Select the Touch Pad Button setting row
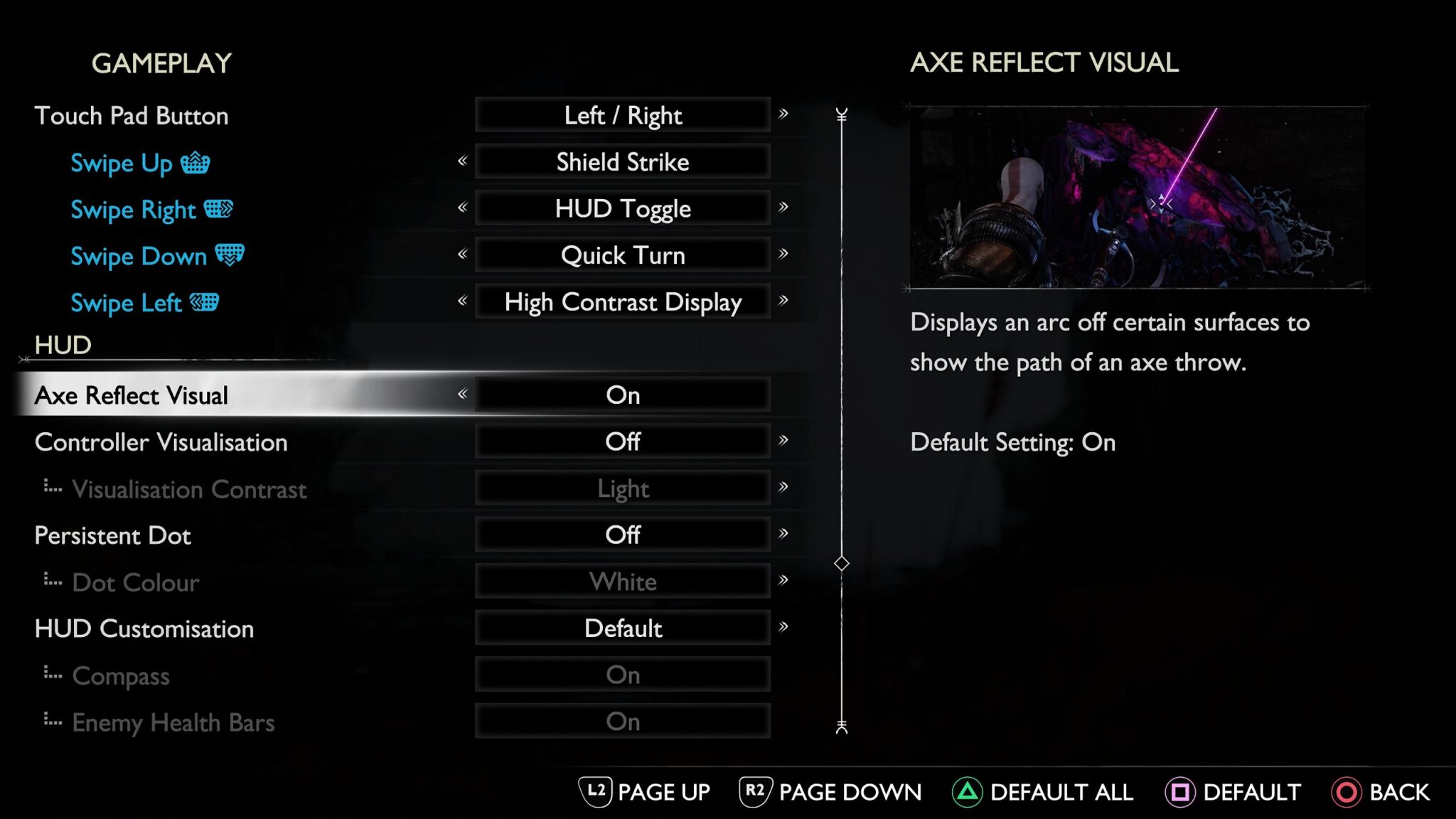The image size is (1456, 819). tap(132, 116)
